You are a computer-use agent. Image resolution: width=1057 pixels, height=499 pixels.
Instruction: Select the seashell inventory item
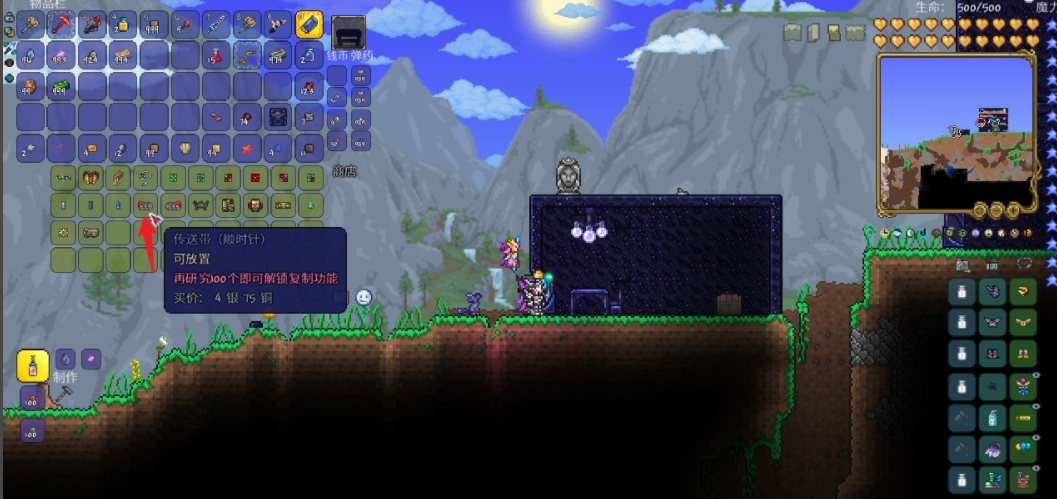click(186, 150)
